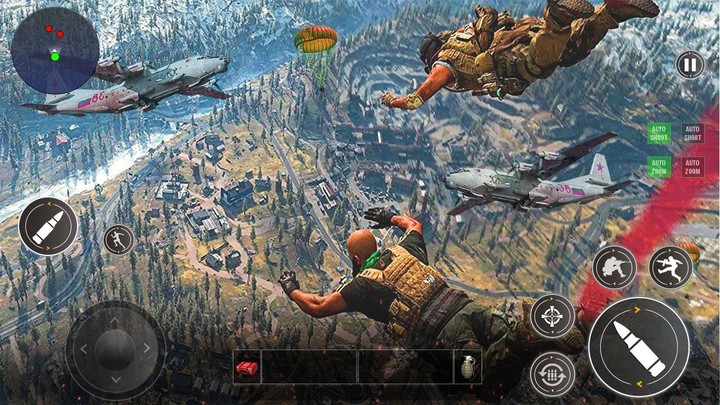The height and width of the screenshot is (405, 720).
Task: Reload using the ammo reload icon
Action: 552,372
